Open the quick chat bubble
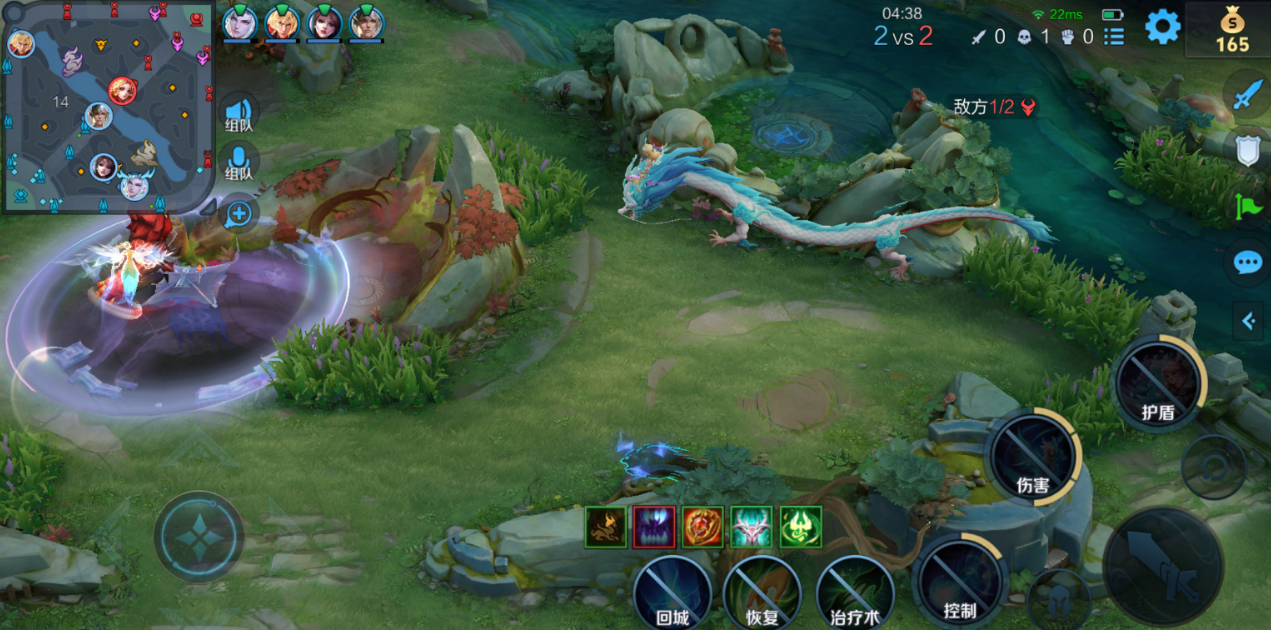Viewport: 1271px width, 630px height. pos(1247,263)
